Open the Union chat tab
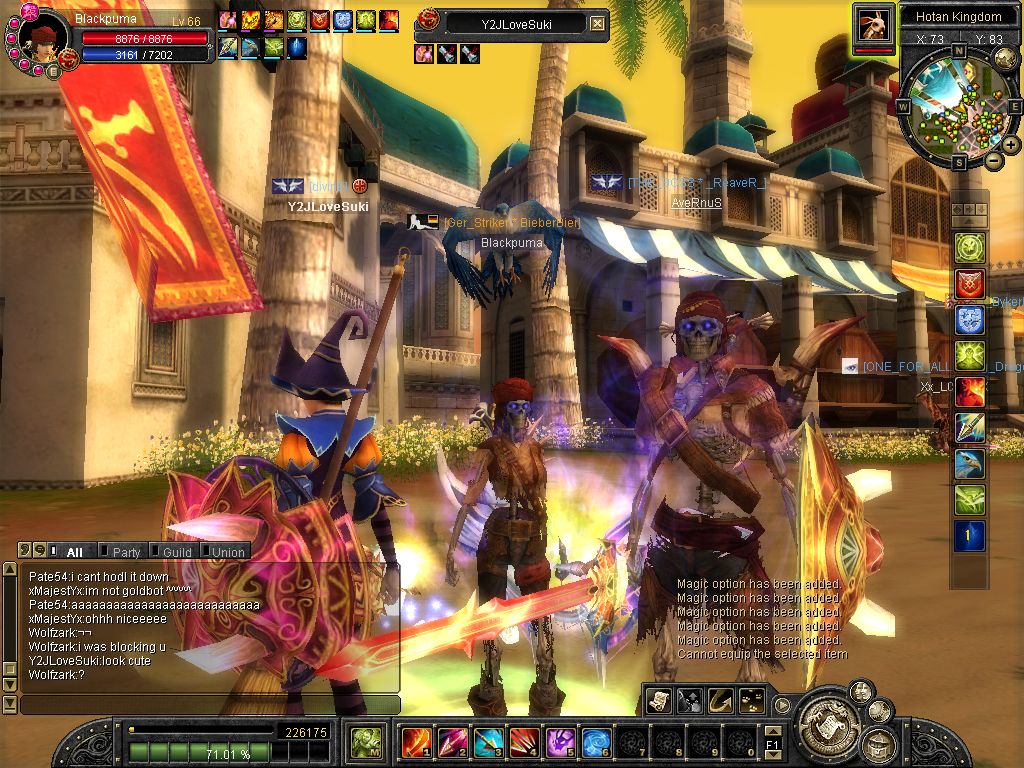The image size is (1024, 768). [x=227, y=552]
